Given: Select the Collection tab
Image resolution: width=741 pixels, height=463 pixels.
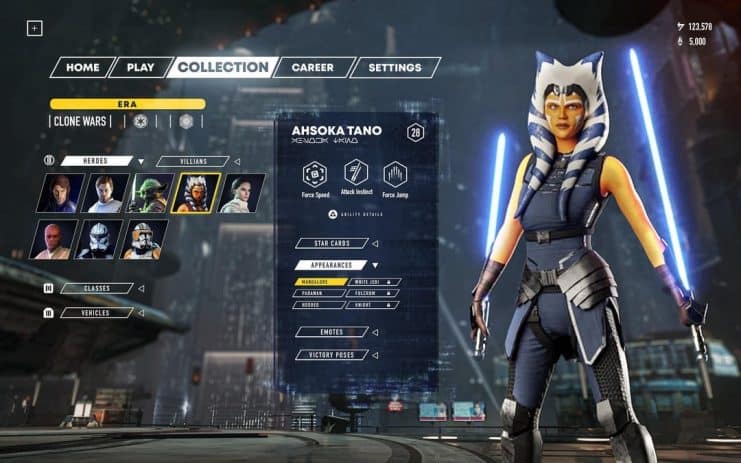Looking at the screenshot, I should click(223, 68).
